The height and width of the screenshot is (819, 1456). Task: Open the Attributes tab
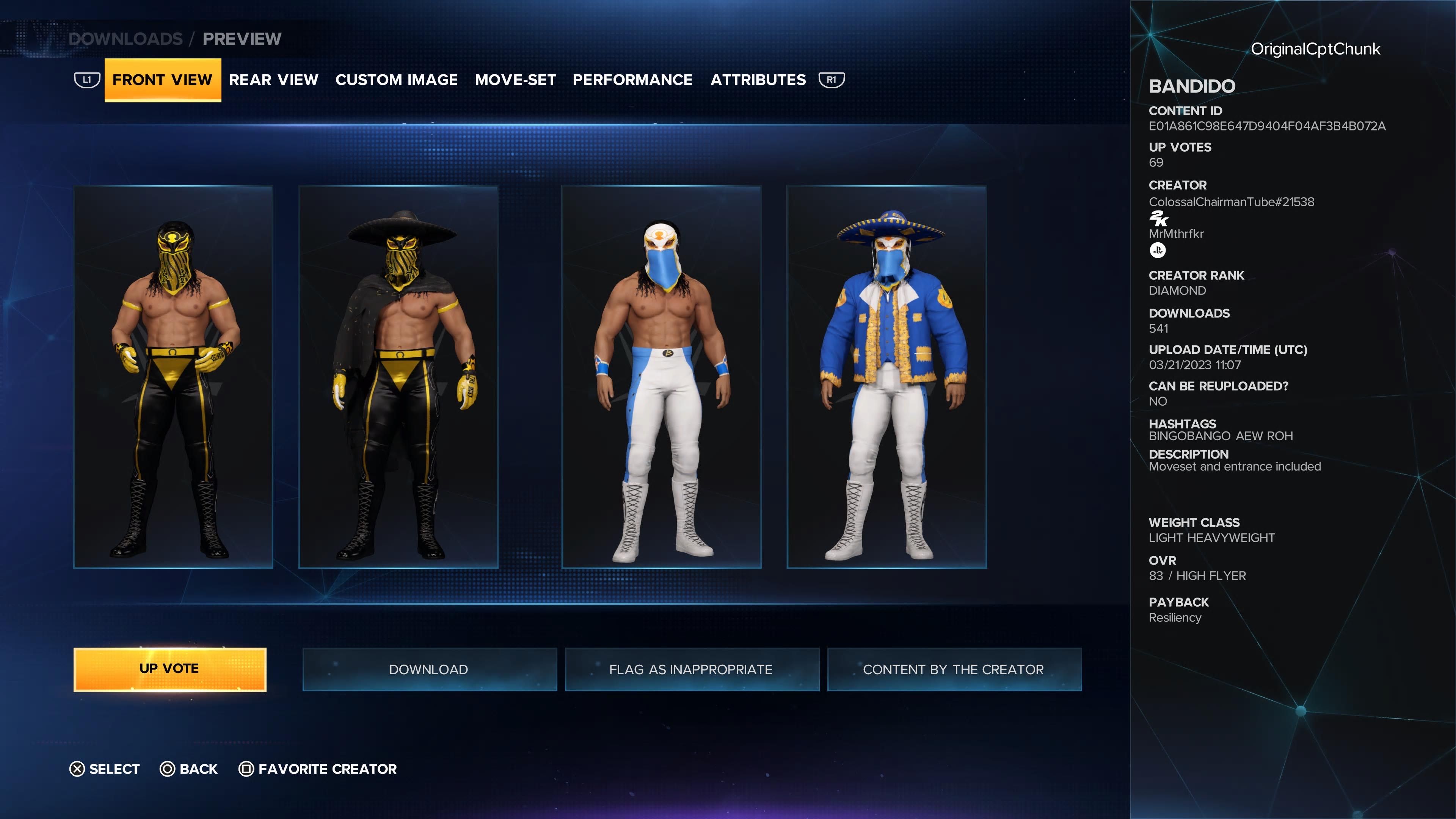click(x=758, y=80)
